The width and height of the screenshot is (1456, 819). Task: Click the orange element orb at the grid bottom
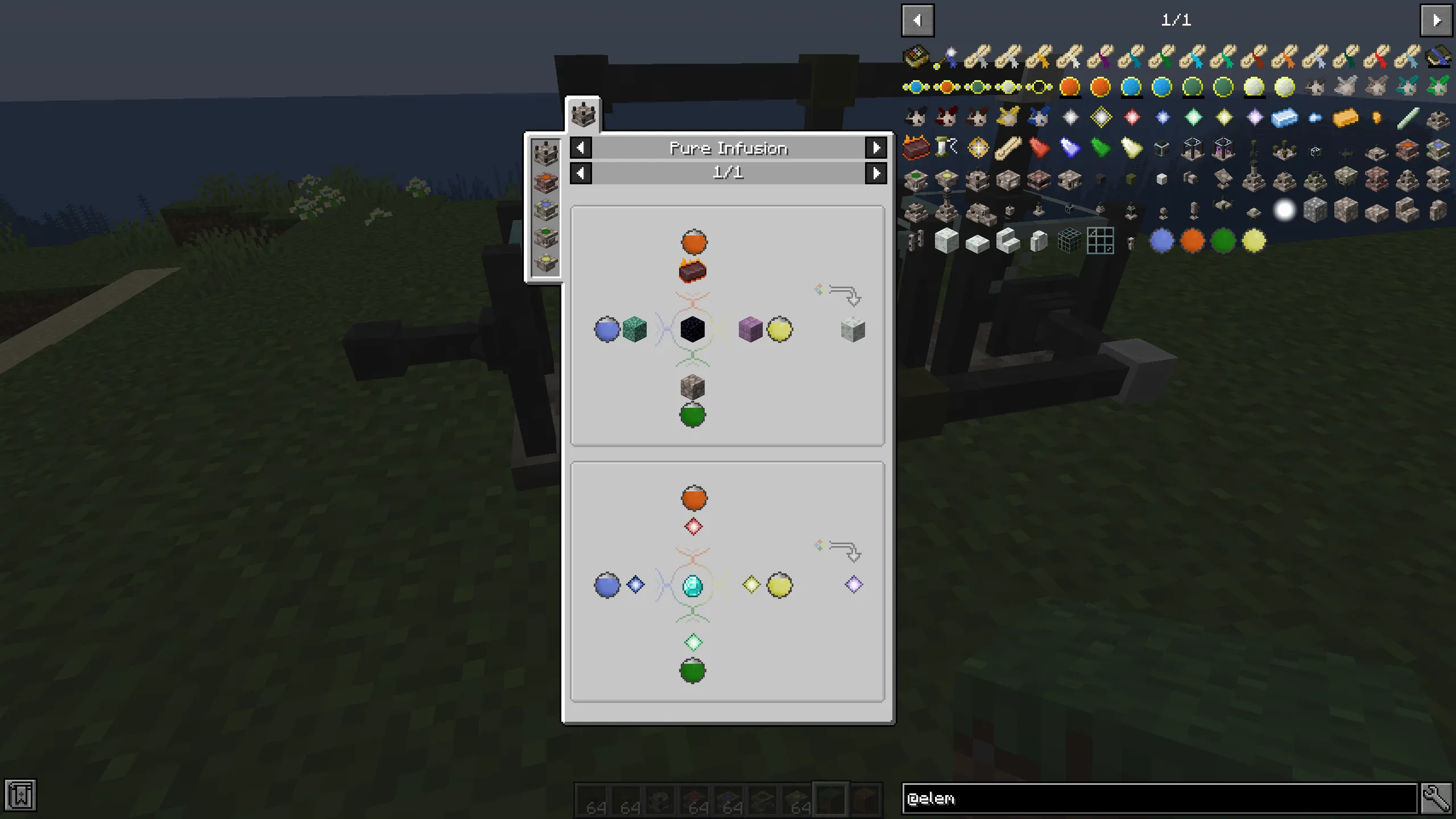(x=1193, y=241)
